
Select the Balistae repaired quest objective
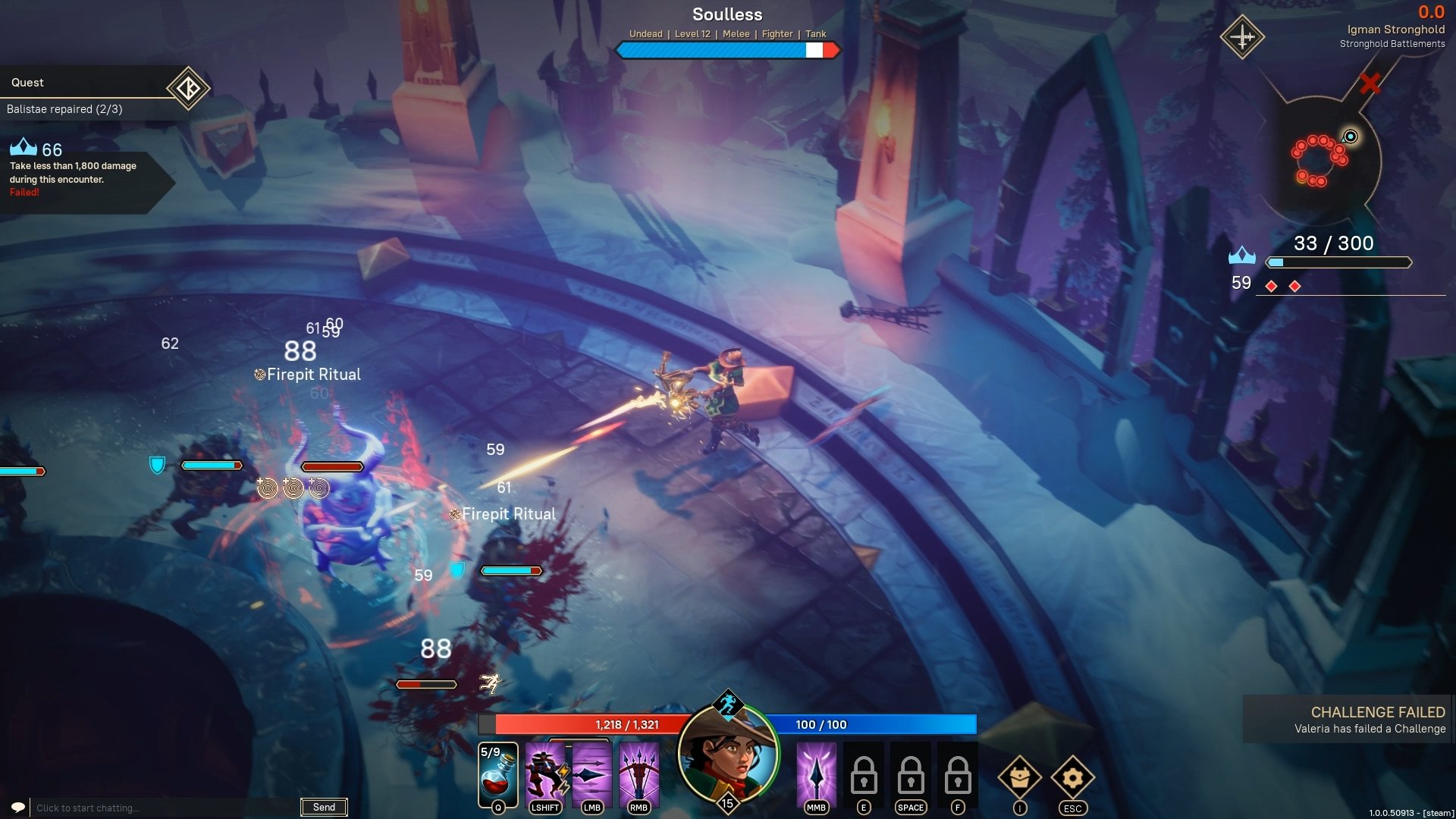pyautogui.click(x=65, y=109)
